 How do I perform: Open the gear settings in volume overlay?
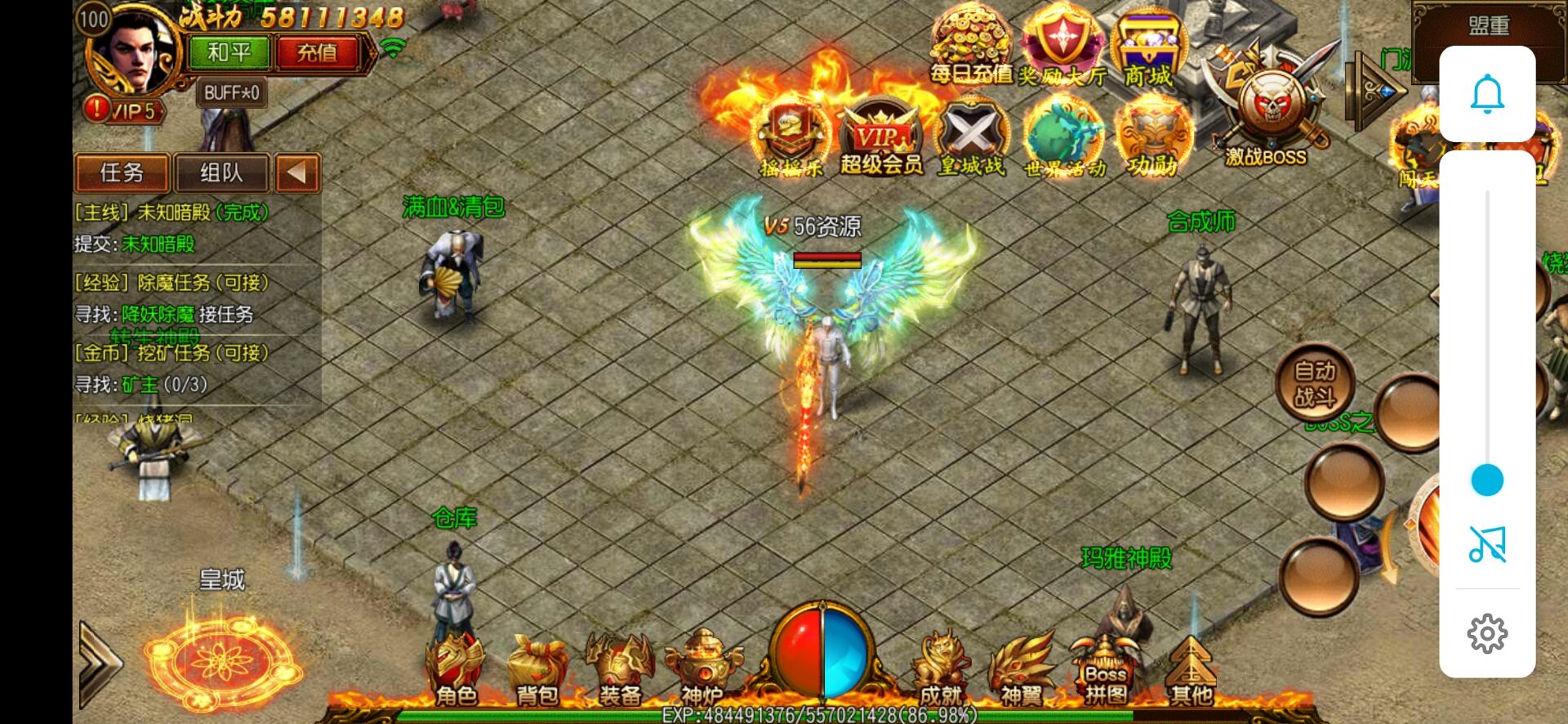1487,633
